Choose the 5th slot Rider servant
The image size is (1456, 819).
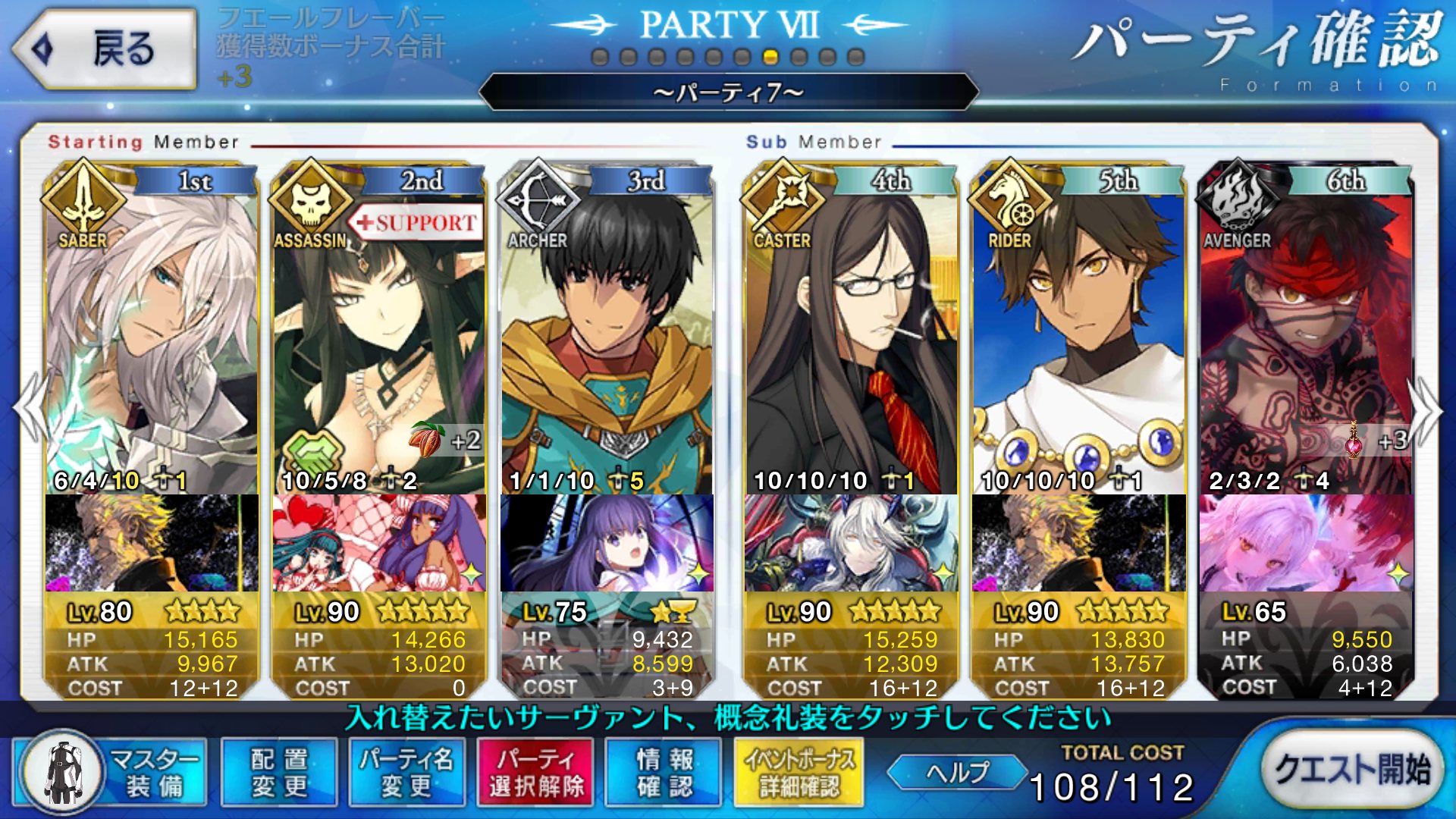click(1078, 341)
